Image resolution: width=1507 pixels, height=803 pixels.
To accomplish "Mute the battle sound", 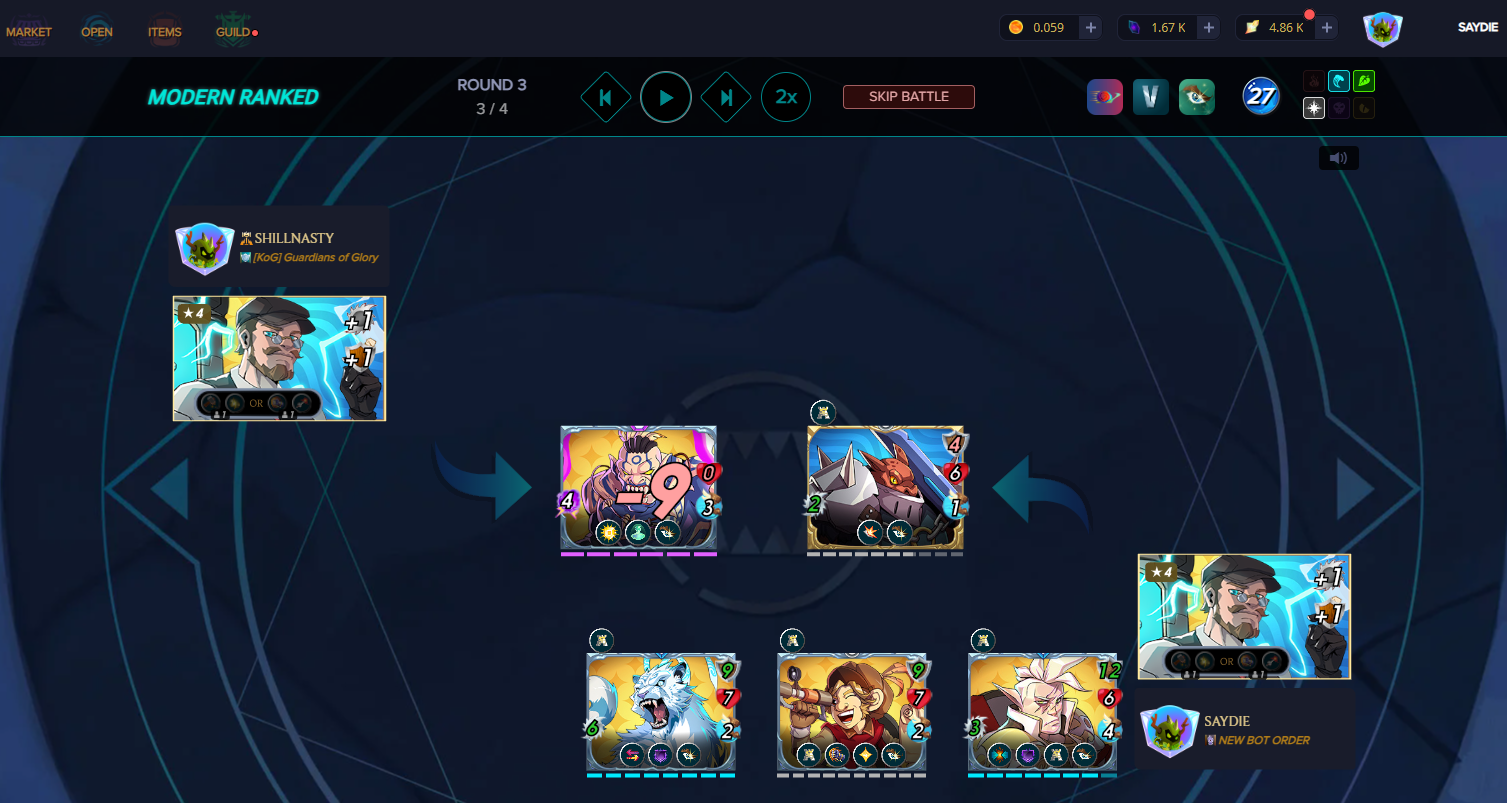I will coord(1338,158).
